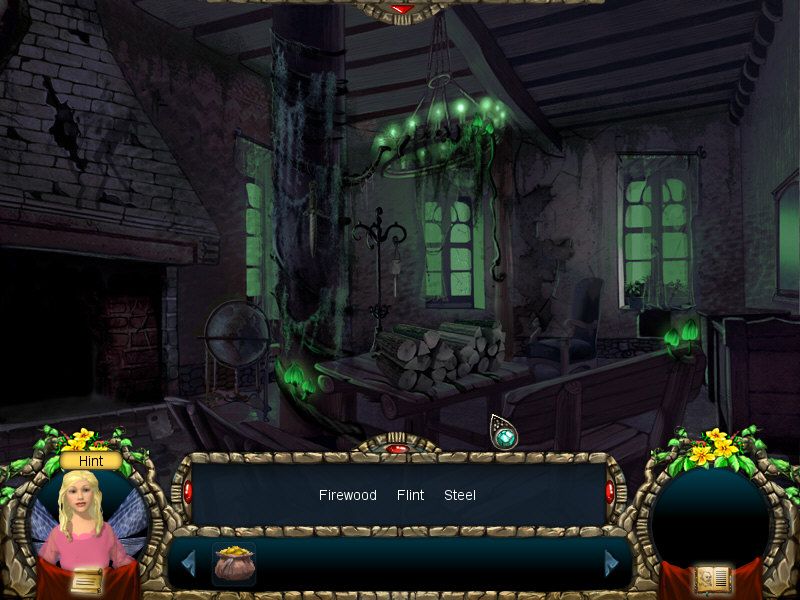800x600 pixels.
Task: Click the Hint button above the fairy
Action: (91, 461)
